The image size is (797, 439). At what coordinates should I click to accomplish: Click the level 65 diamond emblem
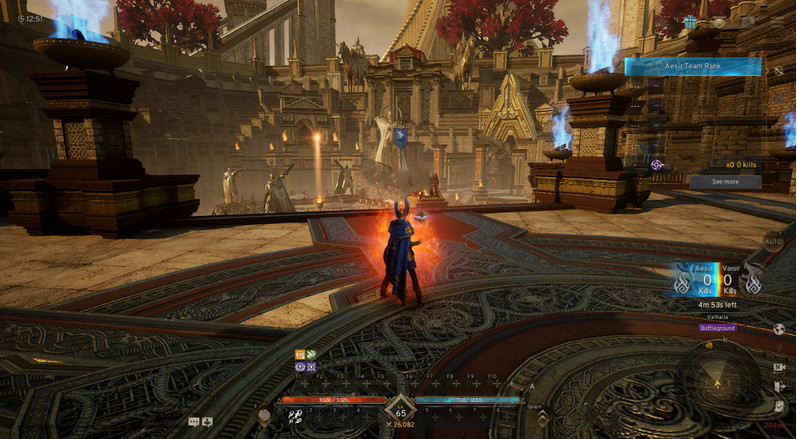(x=400, y=412)
